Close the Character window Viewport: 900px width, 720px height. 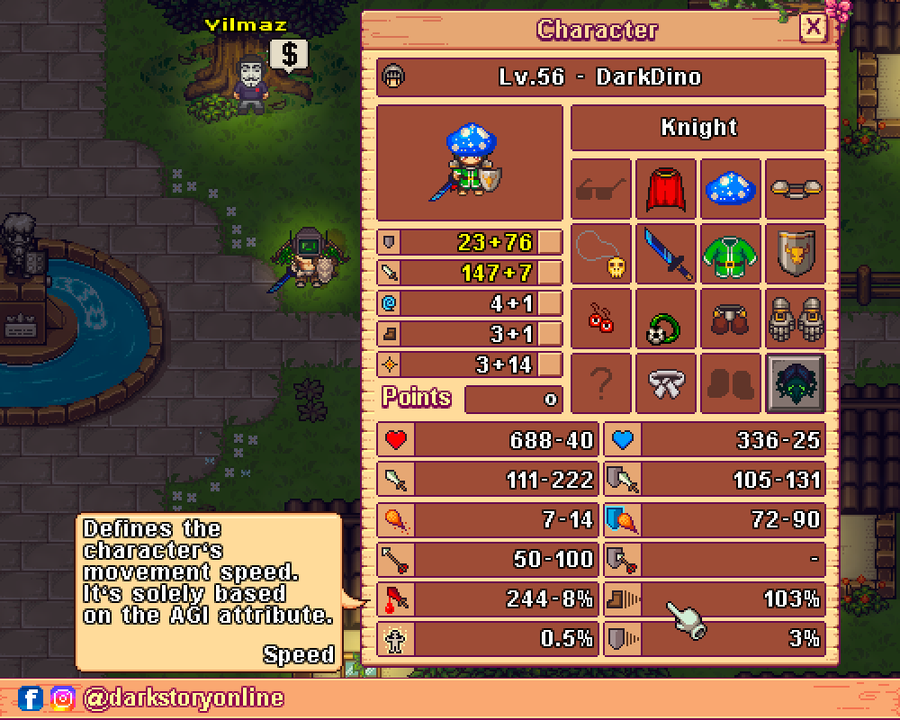point(814,28)
